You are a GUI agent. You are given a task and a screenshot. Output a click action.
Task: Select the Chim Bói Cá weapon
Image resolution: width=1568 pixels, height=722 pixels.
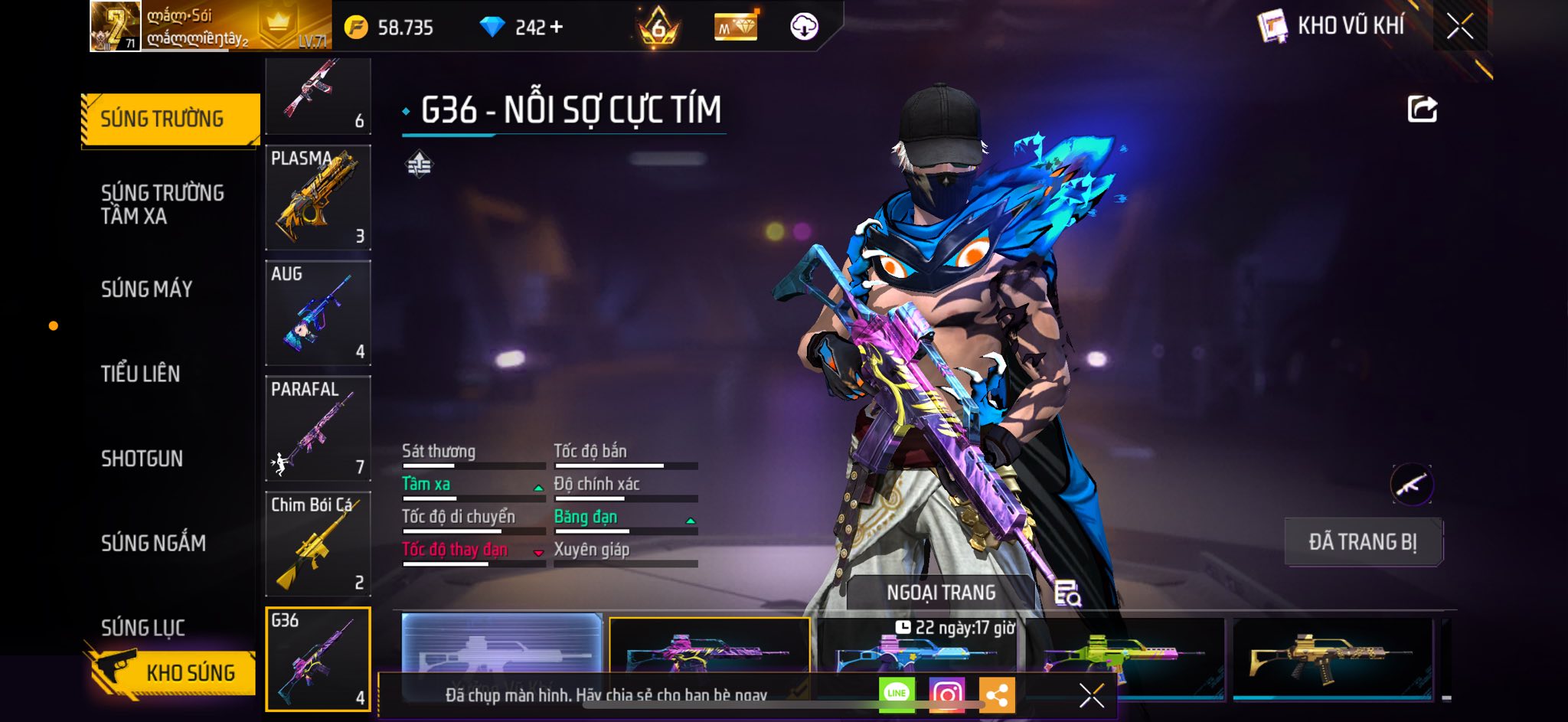coord(318,544)
